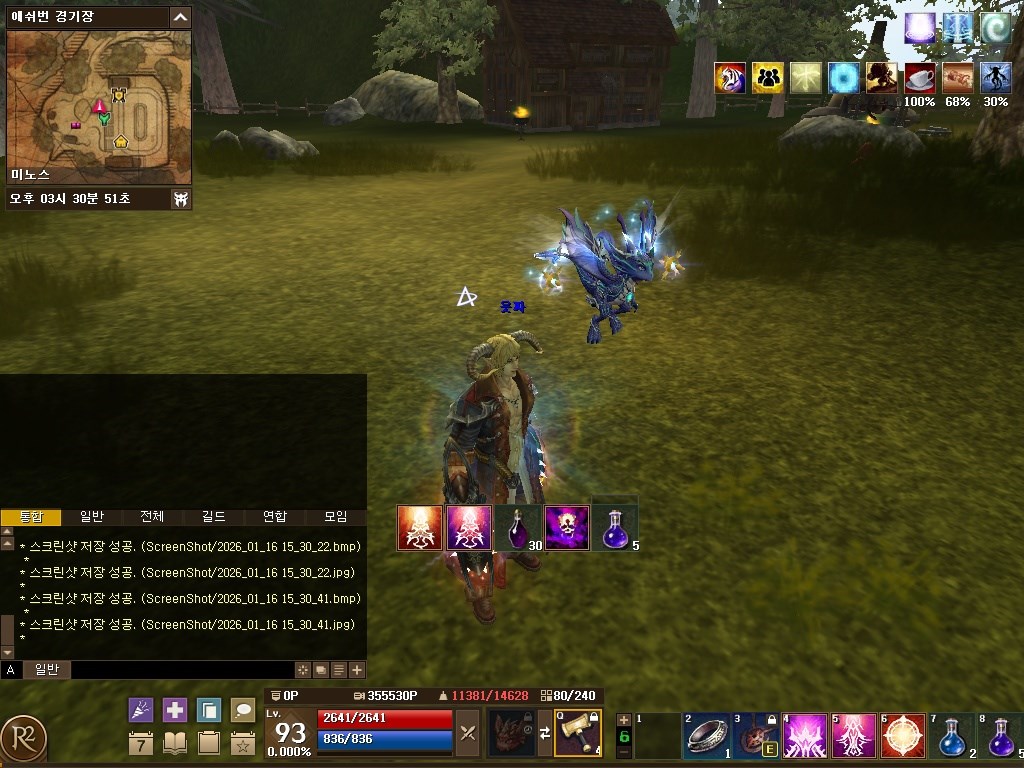Open the 연합 chat tab
This screenshot has height=768, width=1024.
coord(274,517)
